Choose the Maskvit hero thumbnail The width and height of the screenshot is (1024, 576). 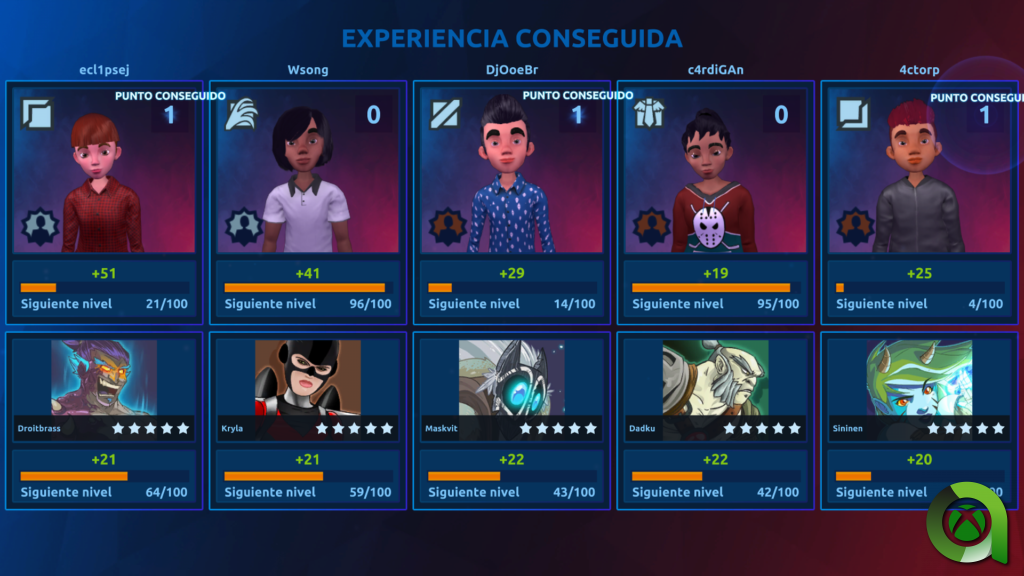pos(512,378)
